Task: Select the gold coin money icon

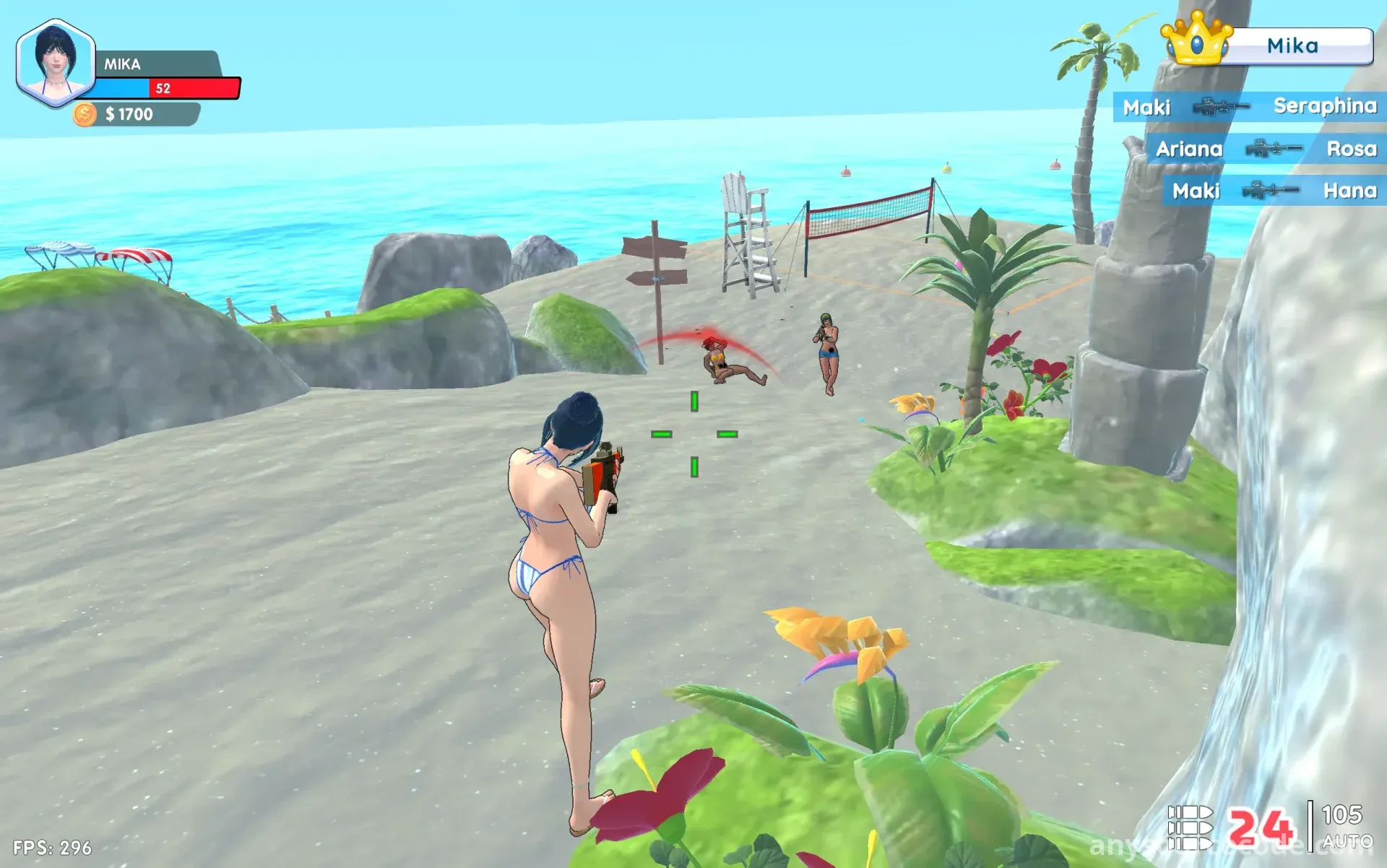Action: (x=85, y=114)
